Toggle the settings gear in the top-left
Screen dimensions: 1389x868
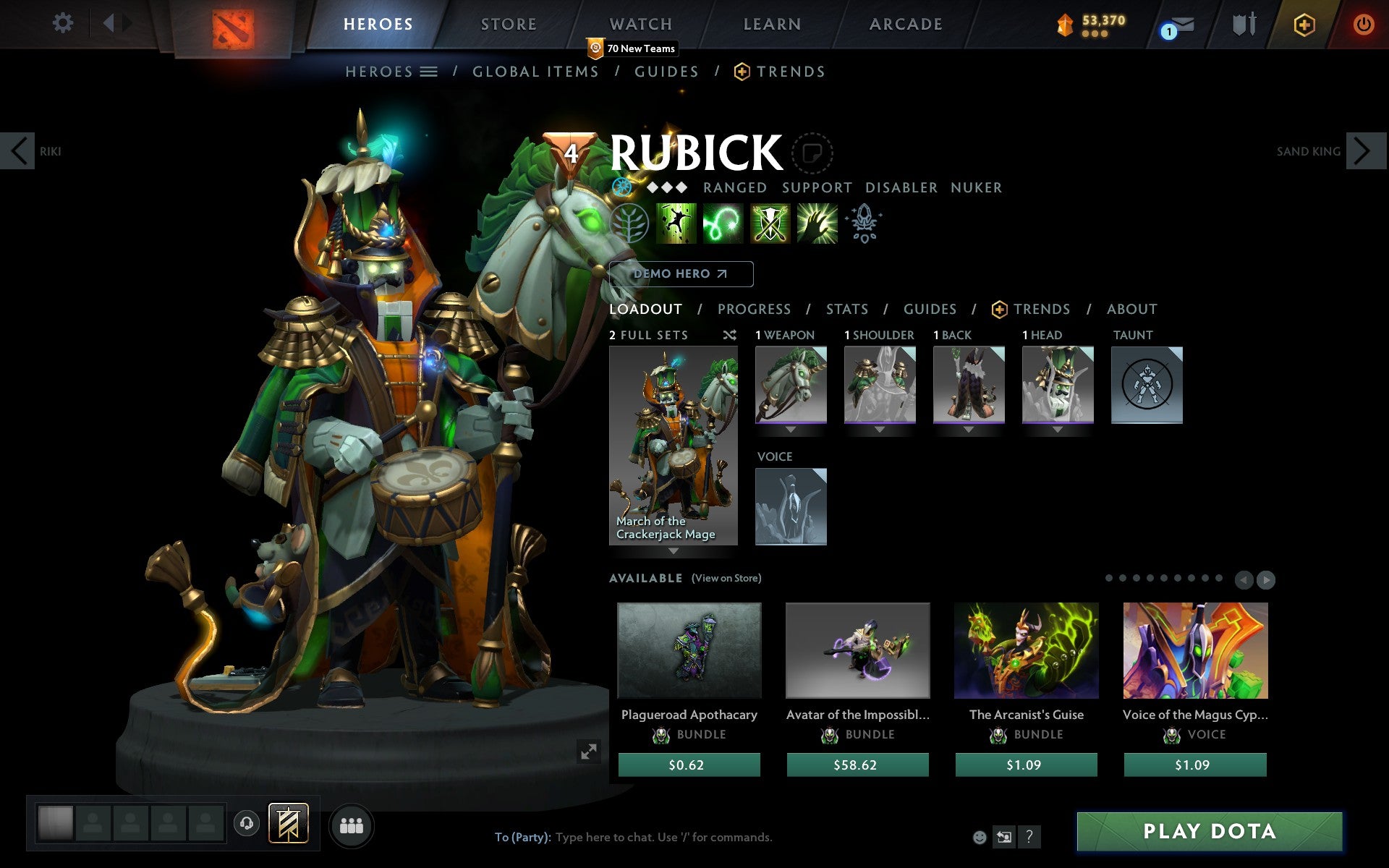[x=64, y=23]
